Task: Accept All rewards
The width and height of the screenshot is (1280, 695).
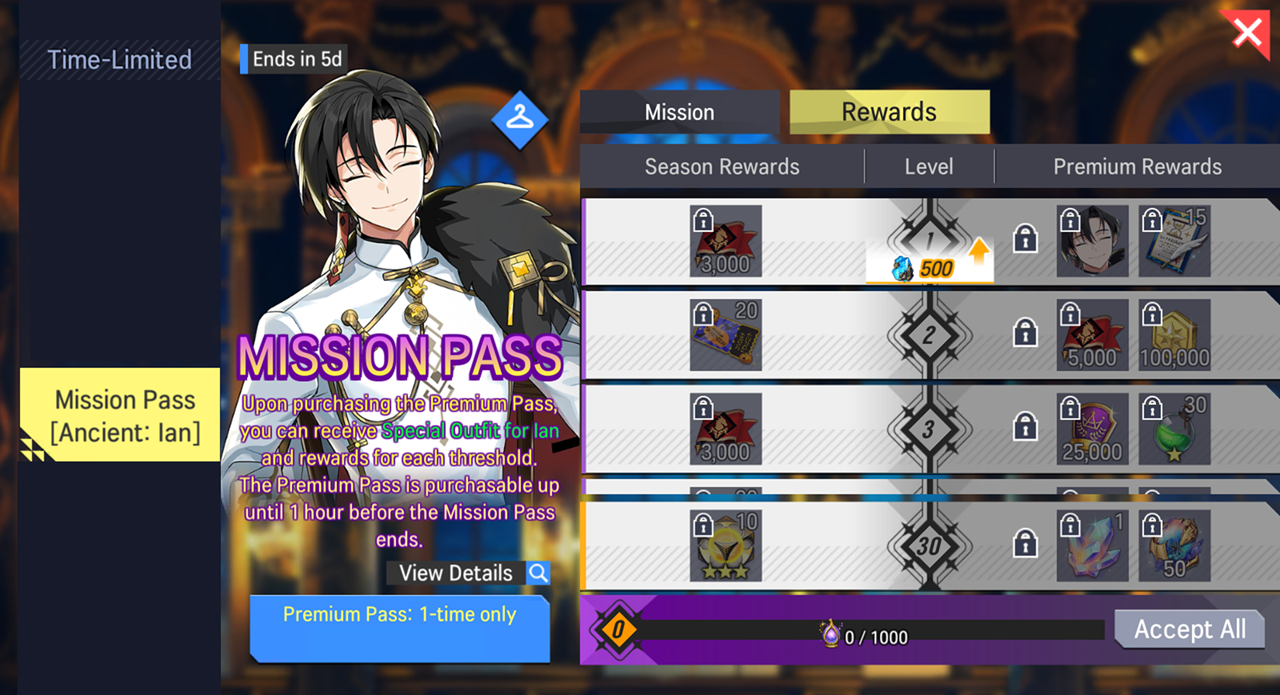Action: click(1189, 629)
